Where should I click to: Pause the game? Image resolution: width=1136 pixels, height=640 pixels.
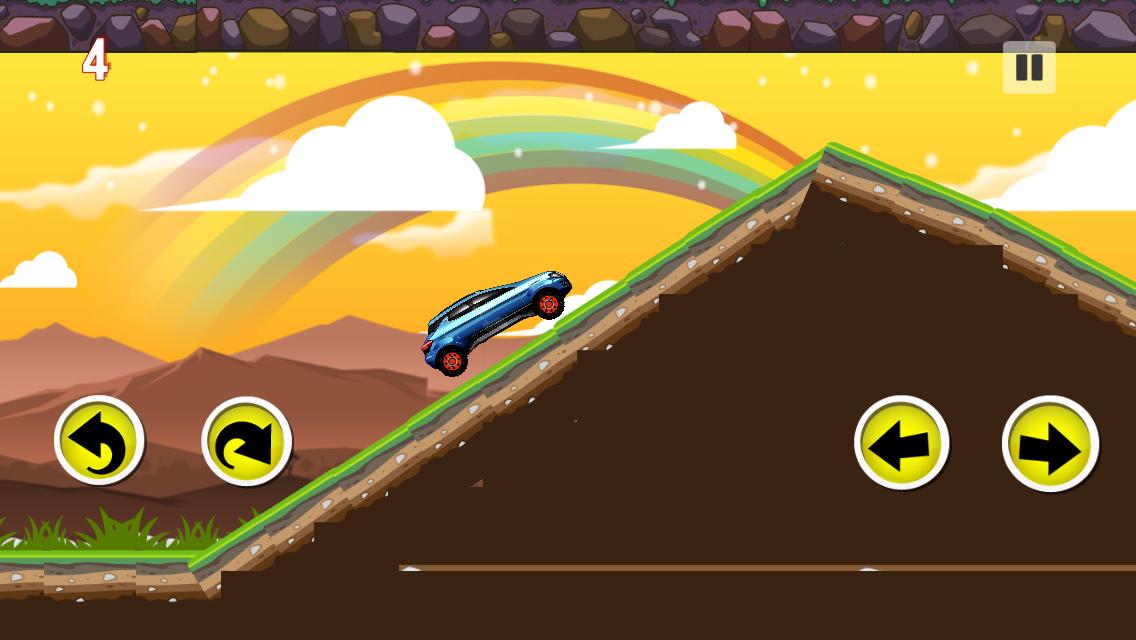pyautogui.click(x=1029, y=67)
